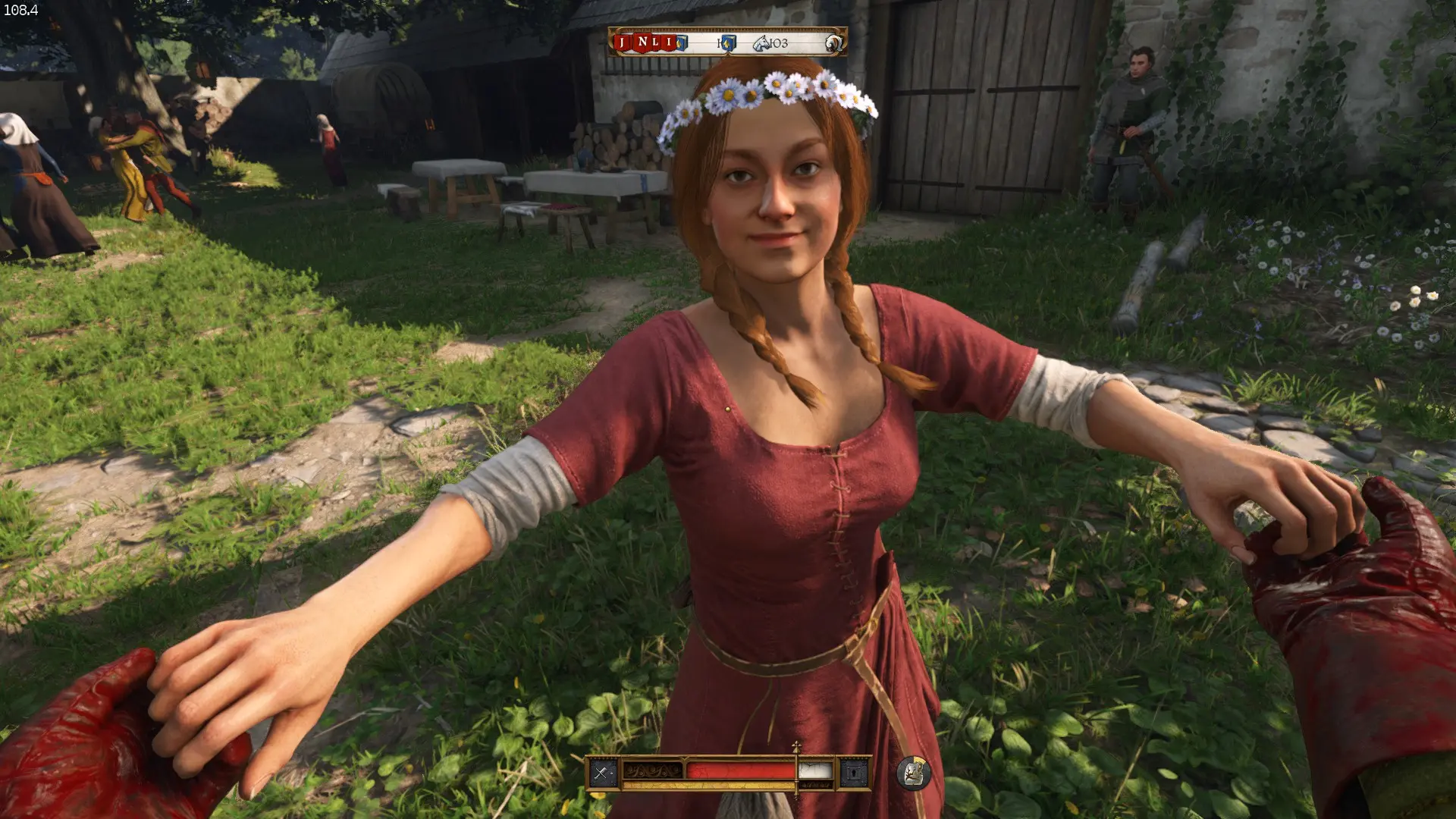Select the red J quest marker
This screenshot has width=1456, height=819.
(x=623, y=42)
